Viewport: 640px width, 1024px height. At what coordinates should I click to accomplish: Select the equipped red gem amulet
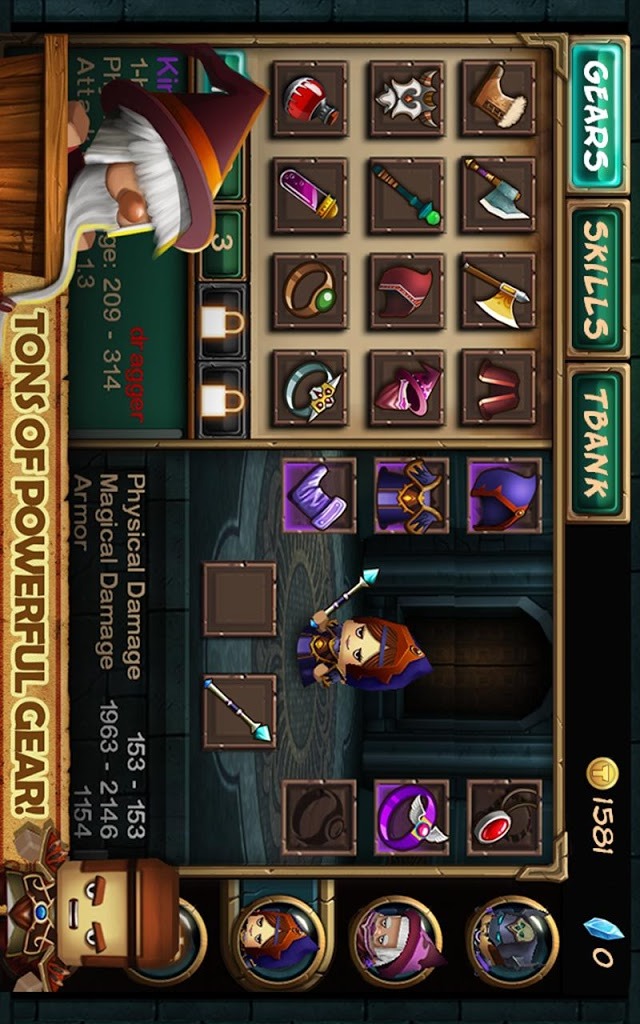click(x=504, y=818)
